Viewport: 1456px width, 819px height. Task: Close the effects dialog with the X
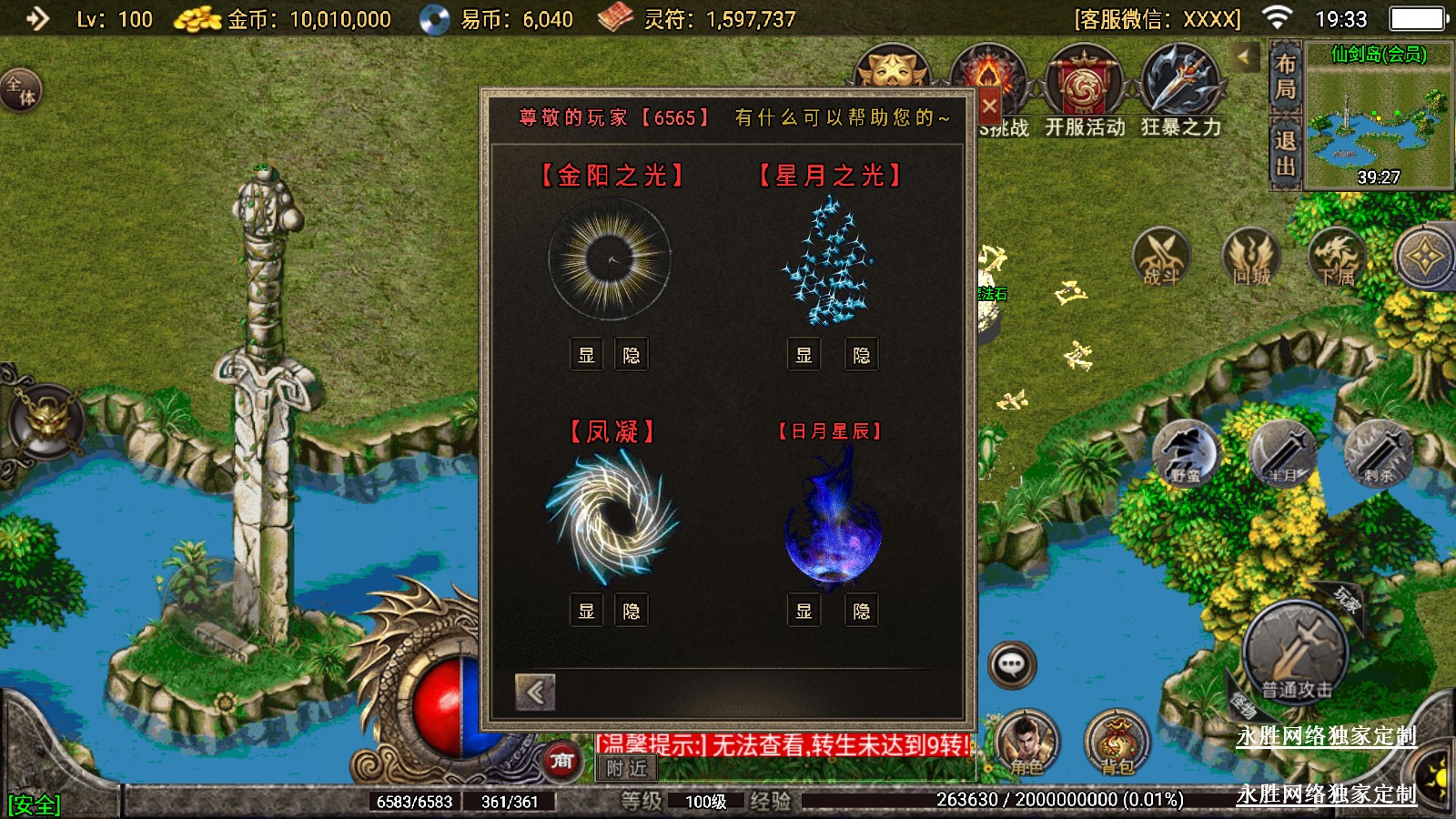pos(989,106)
